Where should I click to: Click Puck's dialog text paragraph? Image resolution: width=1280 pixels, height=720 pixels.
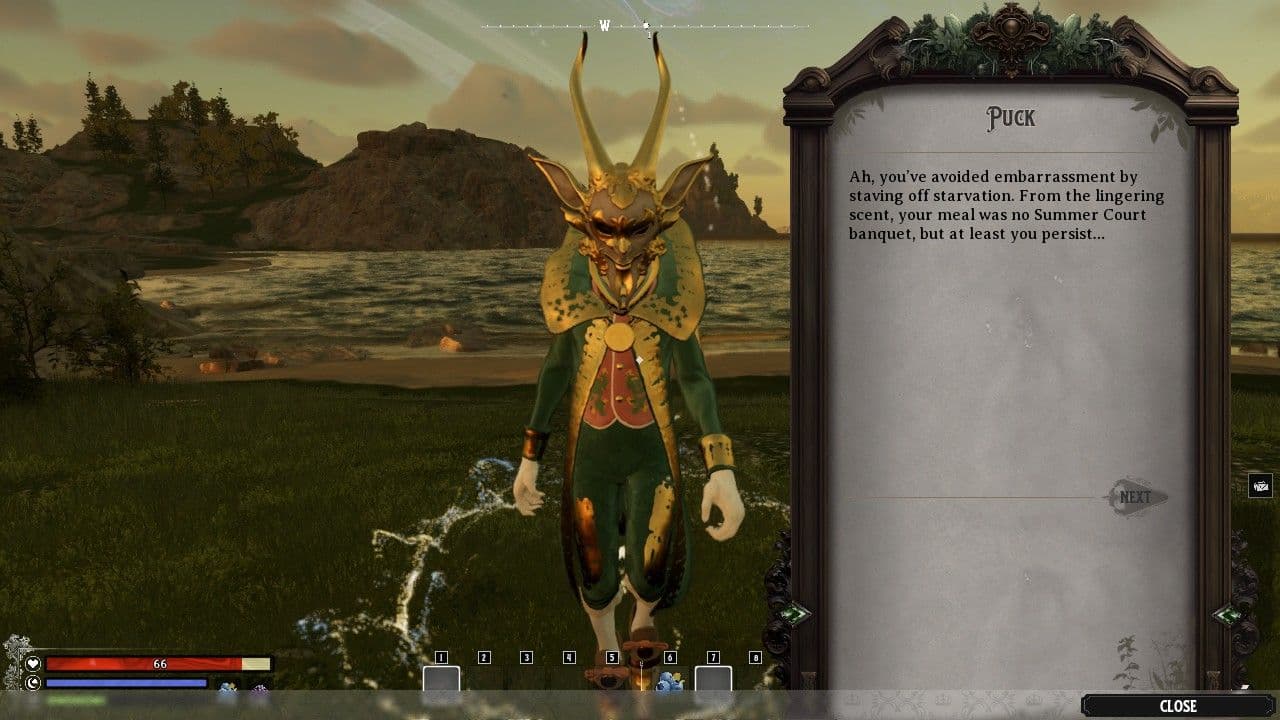pyautogui.click(x=1010, y=205)
